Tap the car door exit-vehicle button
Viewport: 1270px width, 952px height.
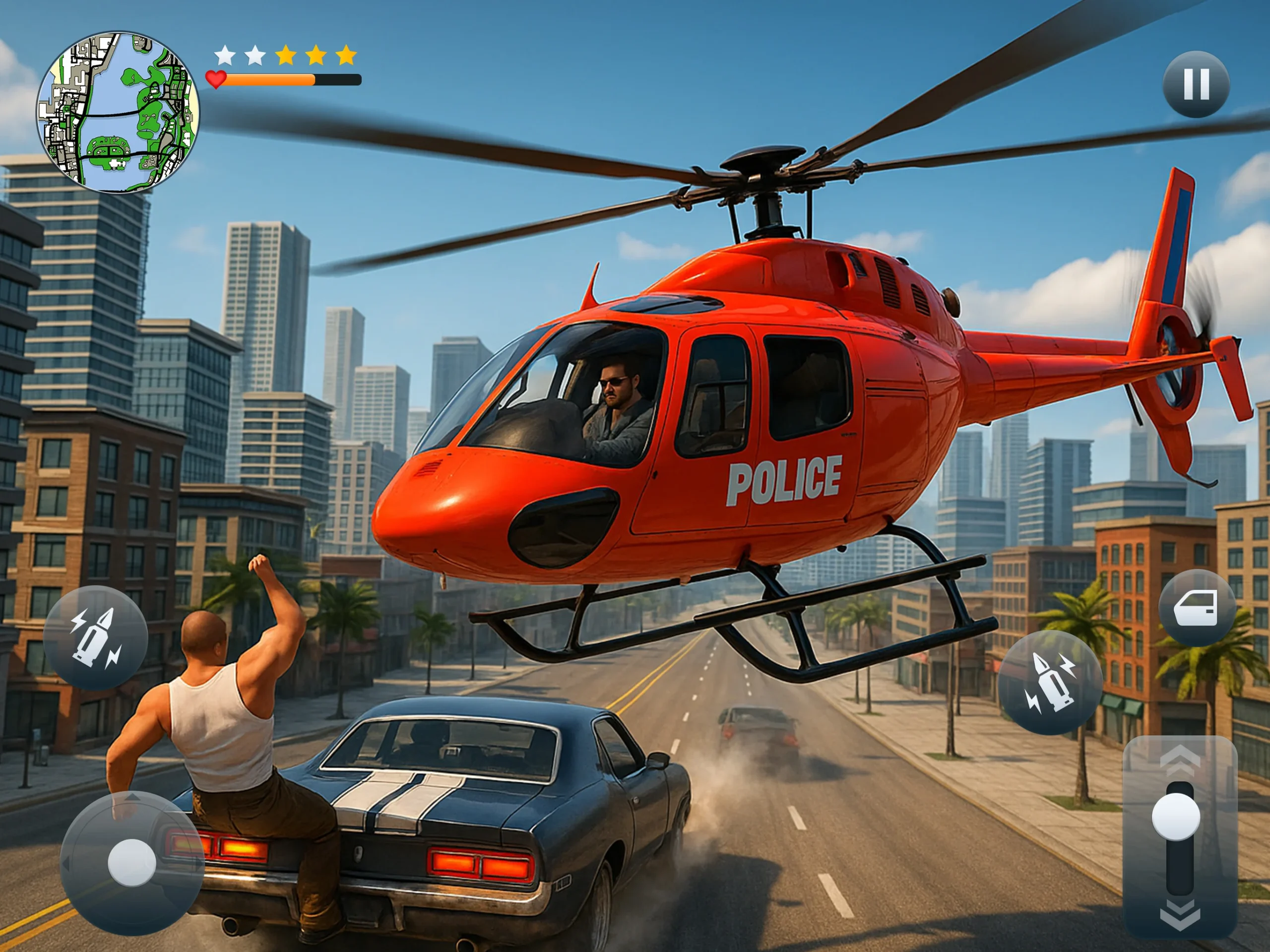click(x=1196, y=608)
